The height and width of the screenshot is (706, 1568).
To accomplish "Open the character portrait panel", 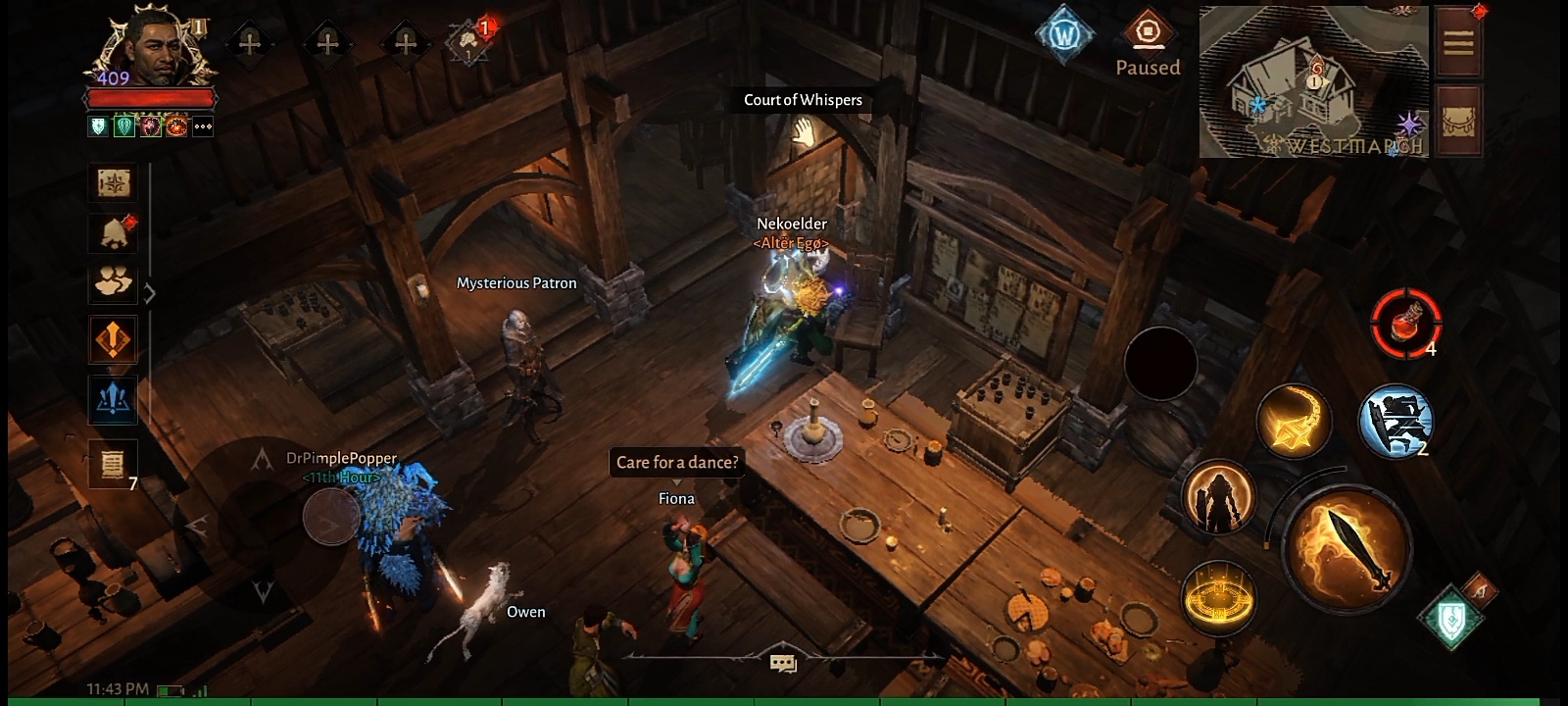I will (x=155, y=51).
